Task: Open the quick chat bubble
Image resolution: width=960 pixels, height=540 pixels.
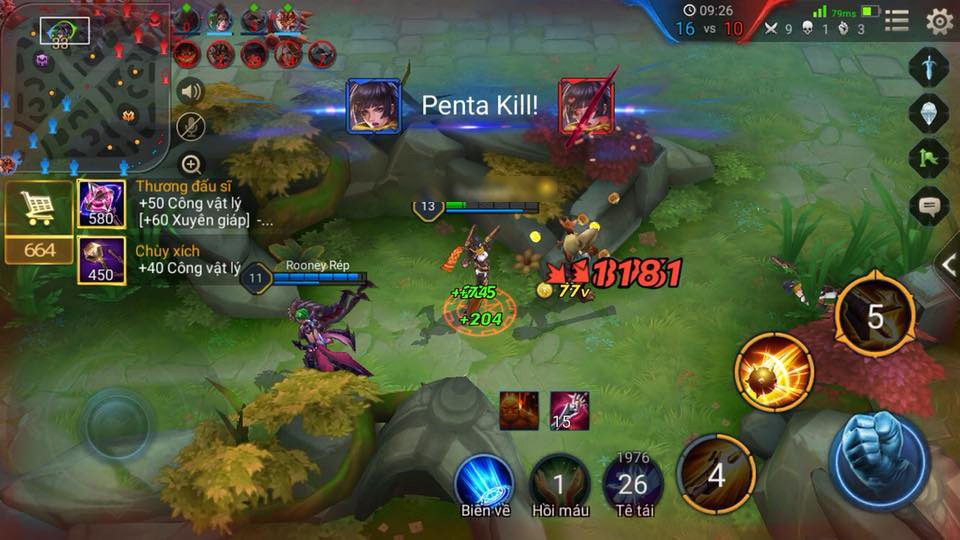Action: [928, 206]
